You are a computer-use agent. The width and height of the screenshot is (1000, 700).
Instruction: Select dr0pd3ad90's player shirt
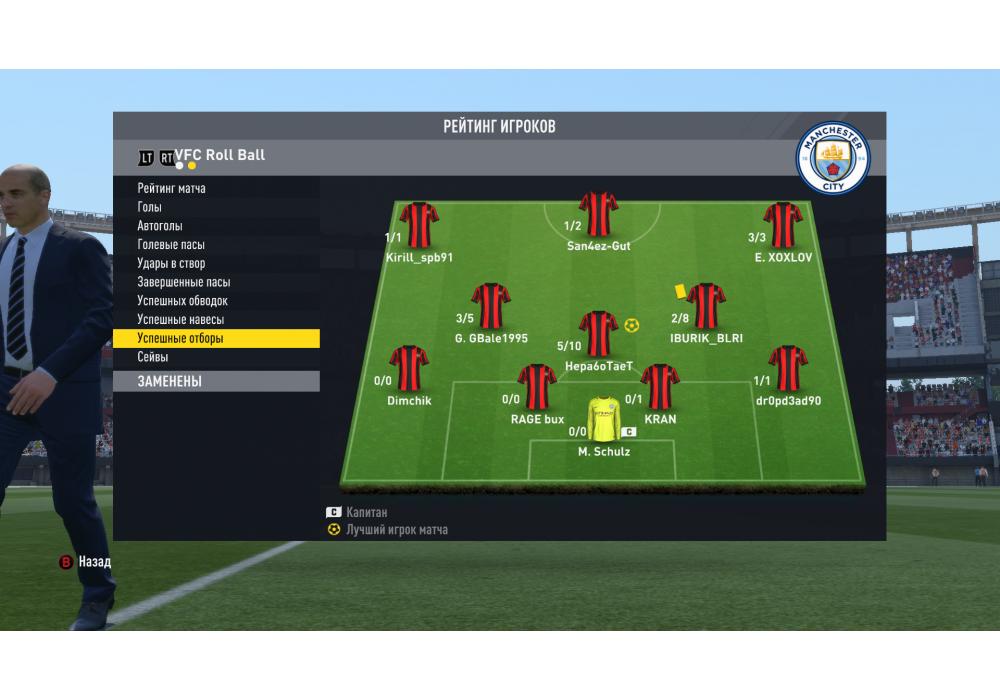point(788,368)
